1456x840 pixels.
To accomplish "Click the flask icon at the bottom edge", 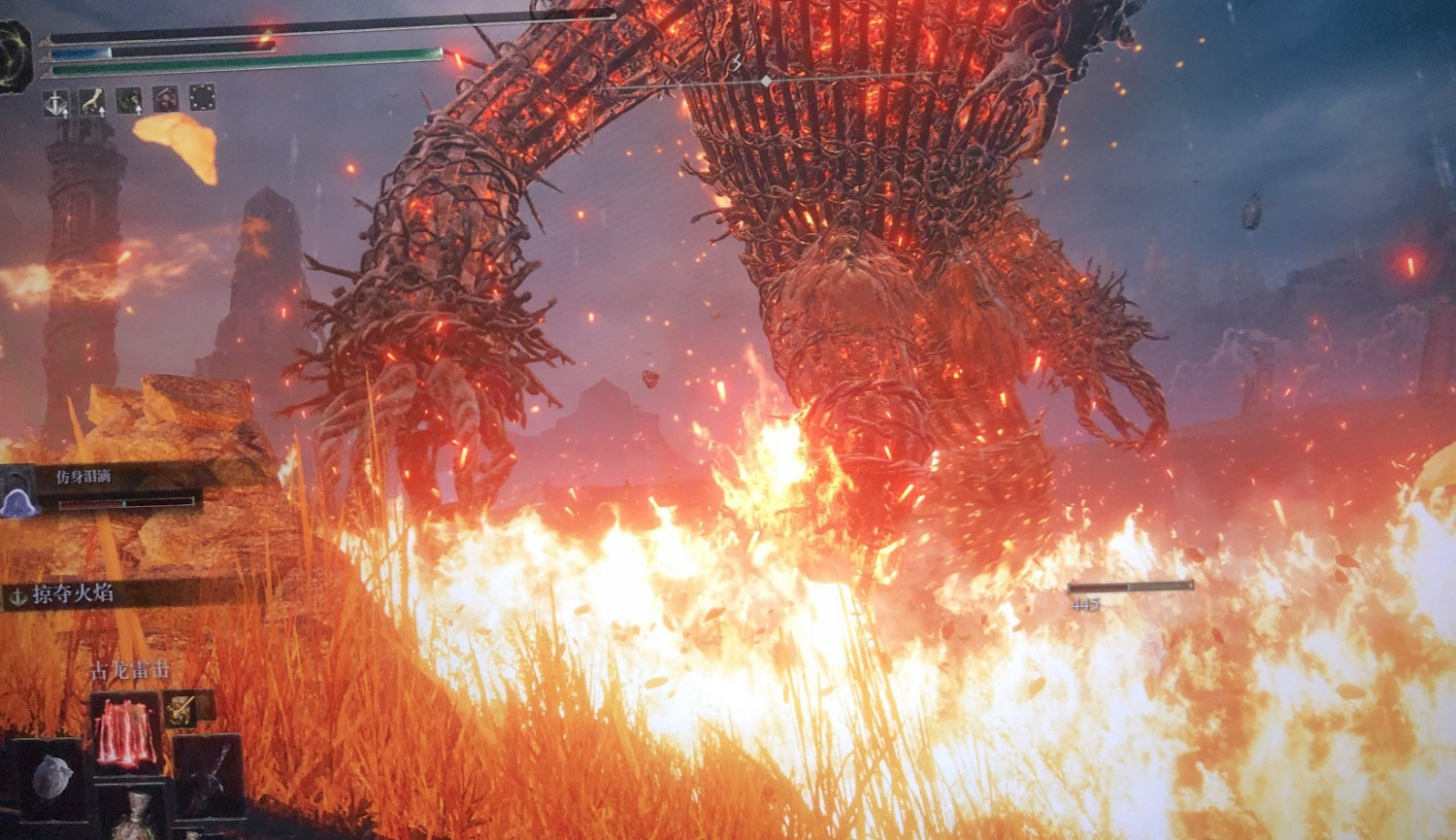I will click(133, 821).
